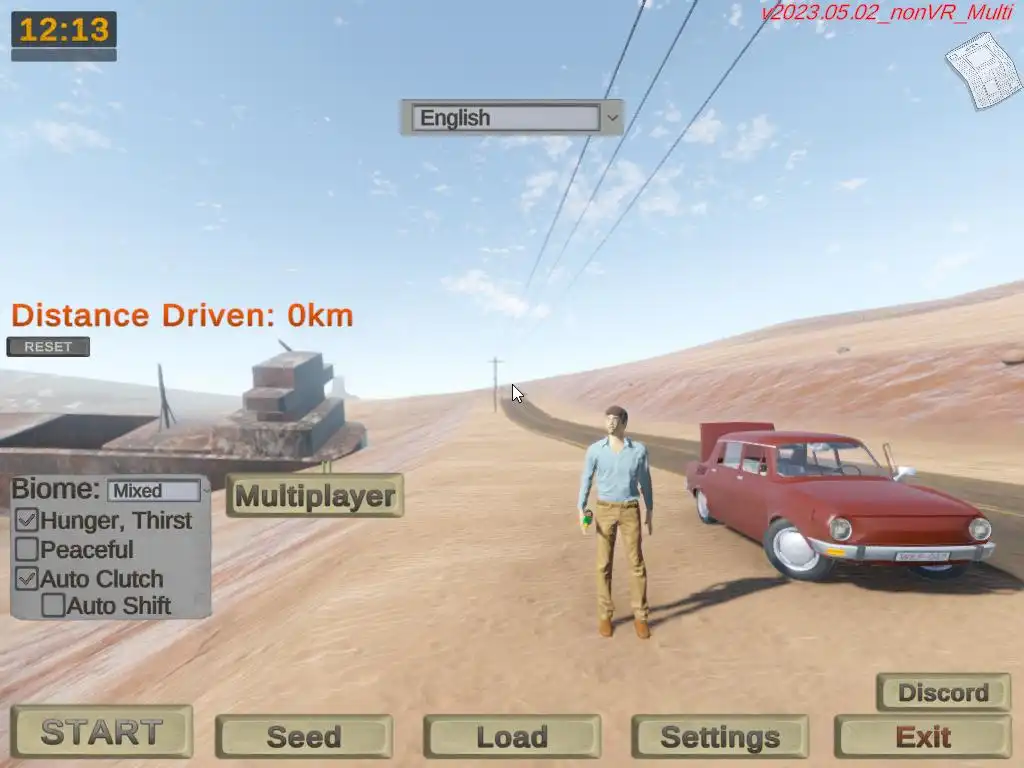The height and width of the screenshot is (768, 1024).
Task: Open the English language dropdown
Action: pos(511,118)
